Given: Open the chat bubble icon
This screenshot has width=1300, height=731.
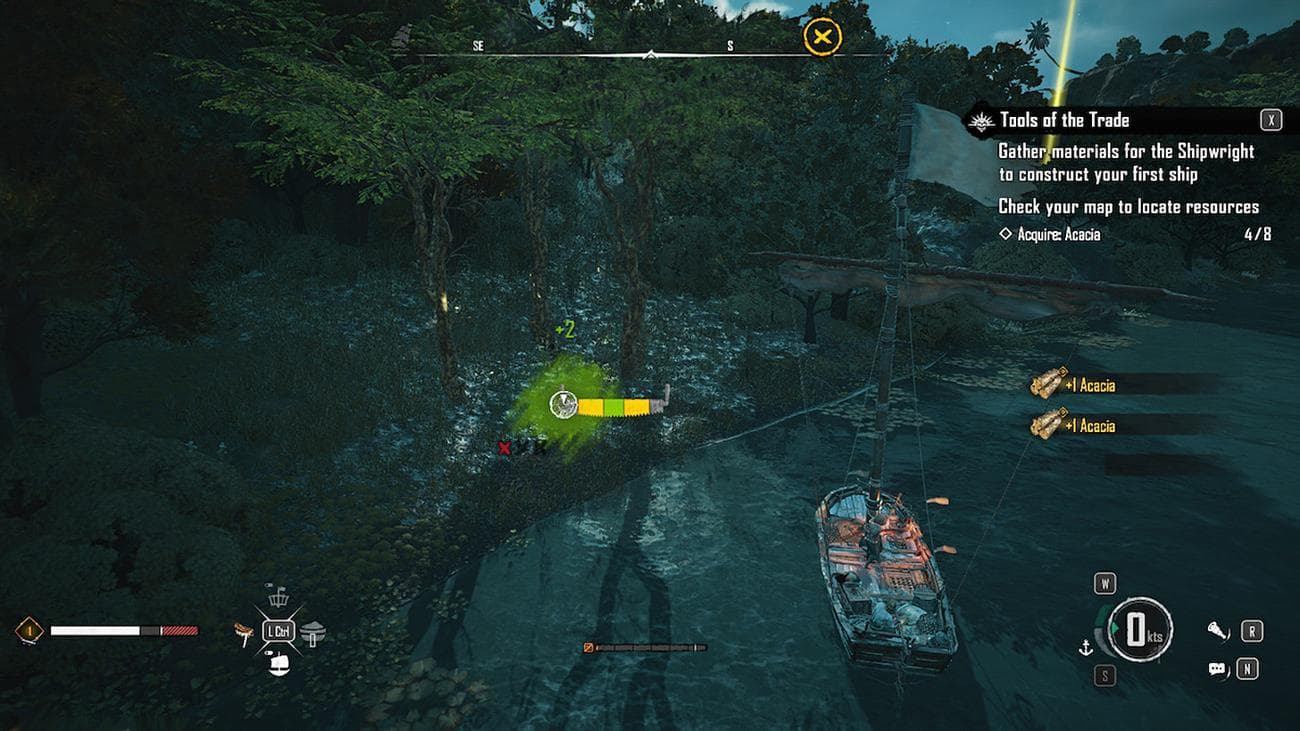Looking at the screenshot, I should point(1217,669).
